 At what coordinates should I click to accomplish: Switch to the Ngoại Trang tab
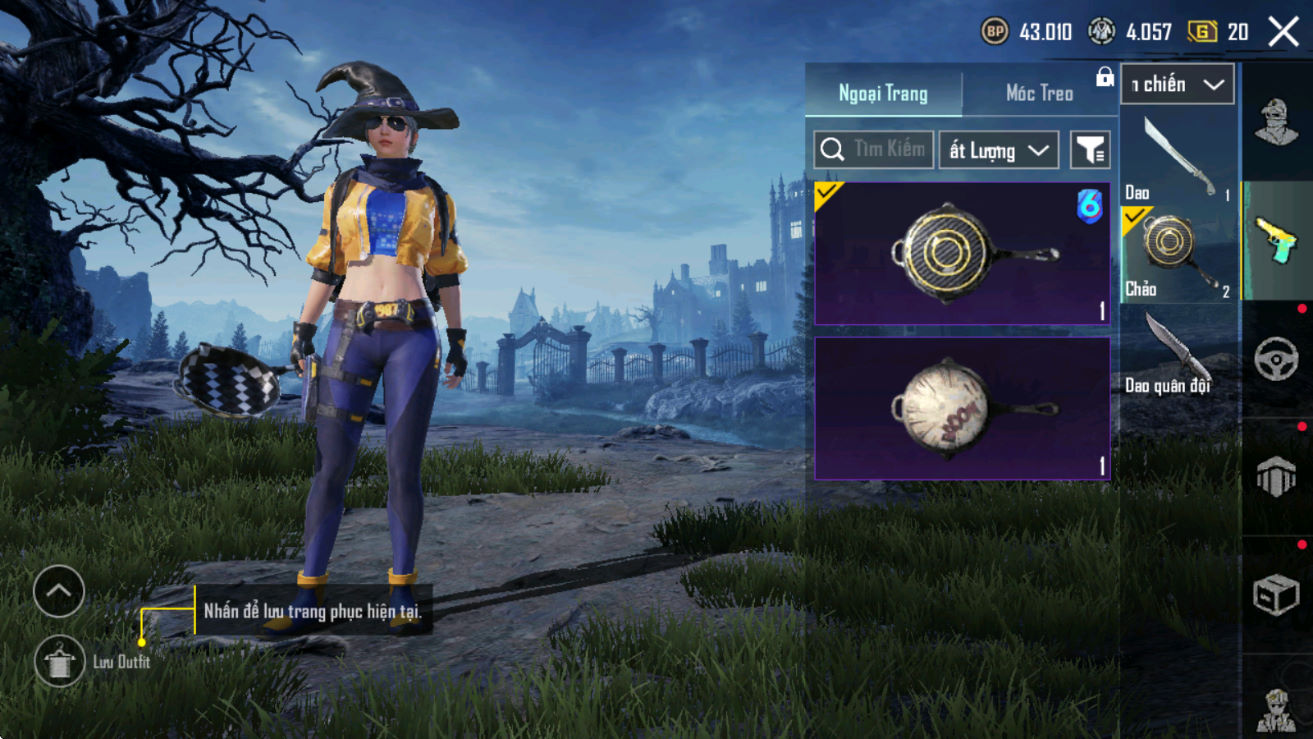883,94
